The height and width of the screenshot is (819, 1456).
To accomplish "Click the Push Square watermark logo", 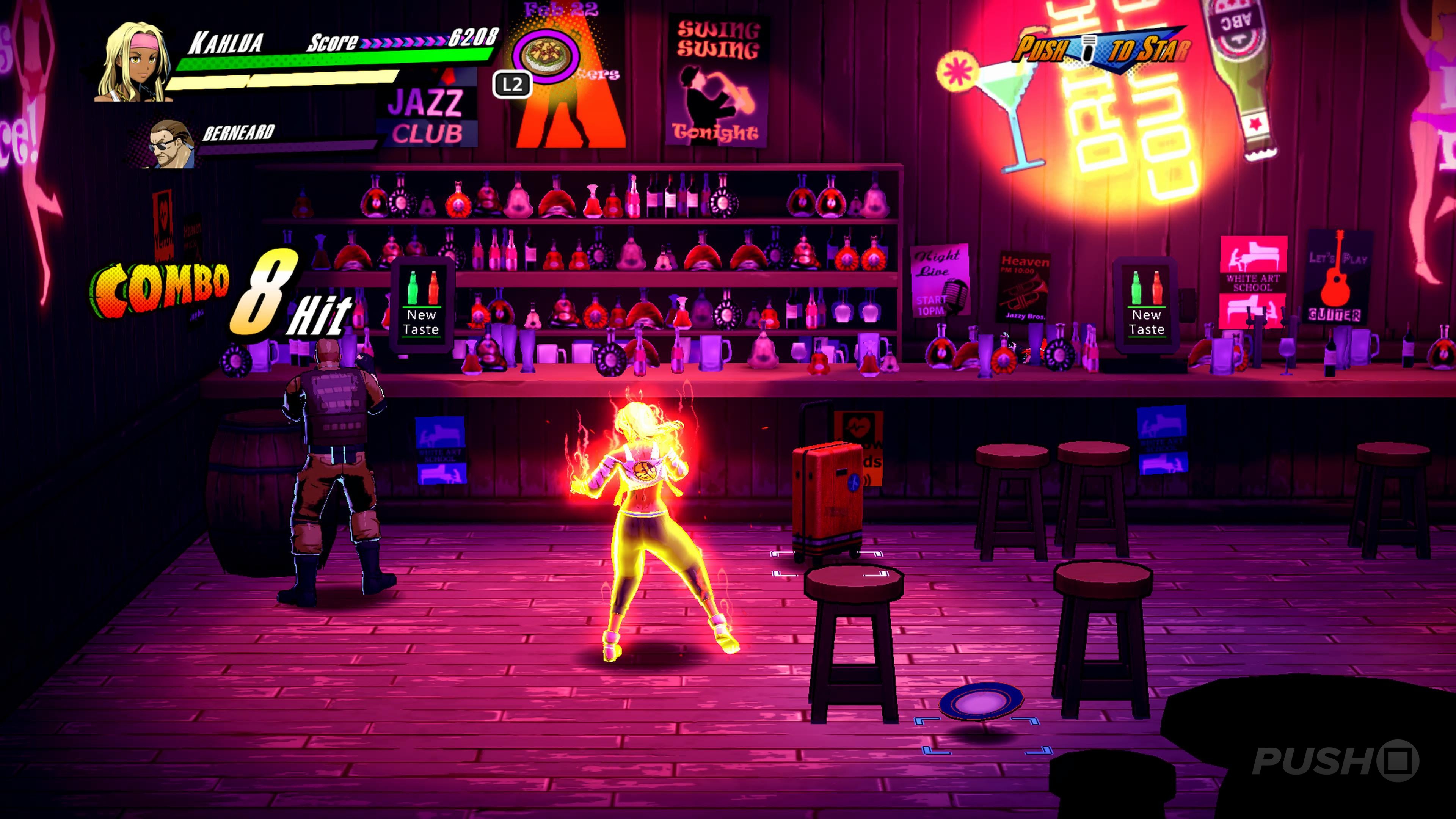I will [1335, 761].
